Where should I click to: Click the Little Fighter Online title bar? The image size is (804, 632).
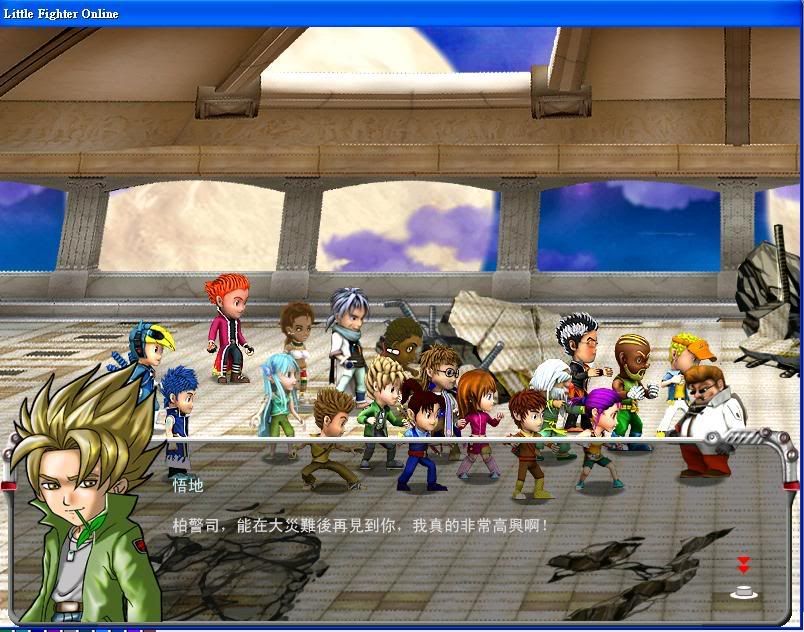coord(400,13)
